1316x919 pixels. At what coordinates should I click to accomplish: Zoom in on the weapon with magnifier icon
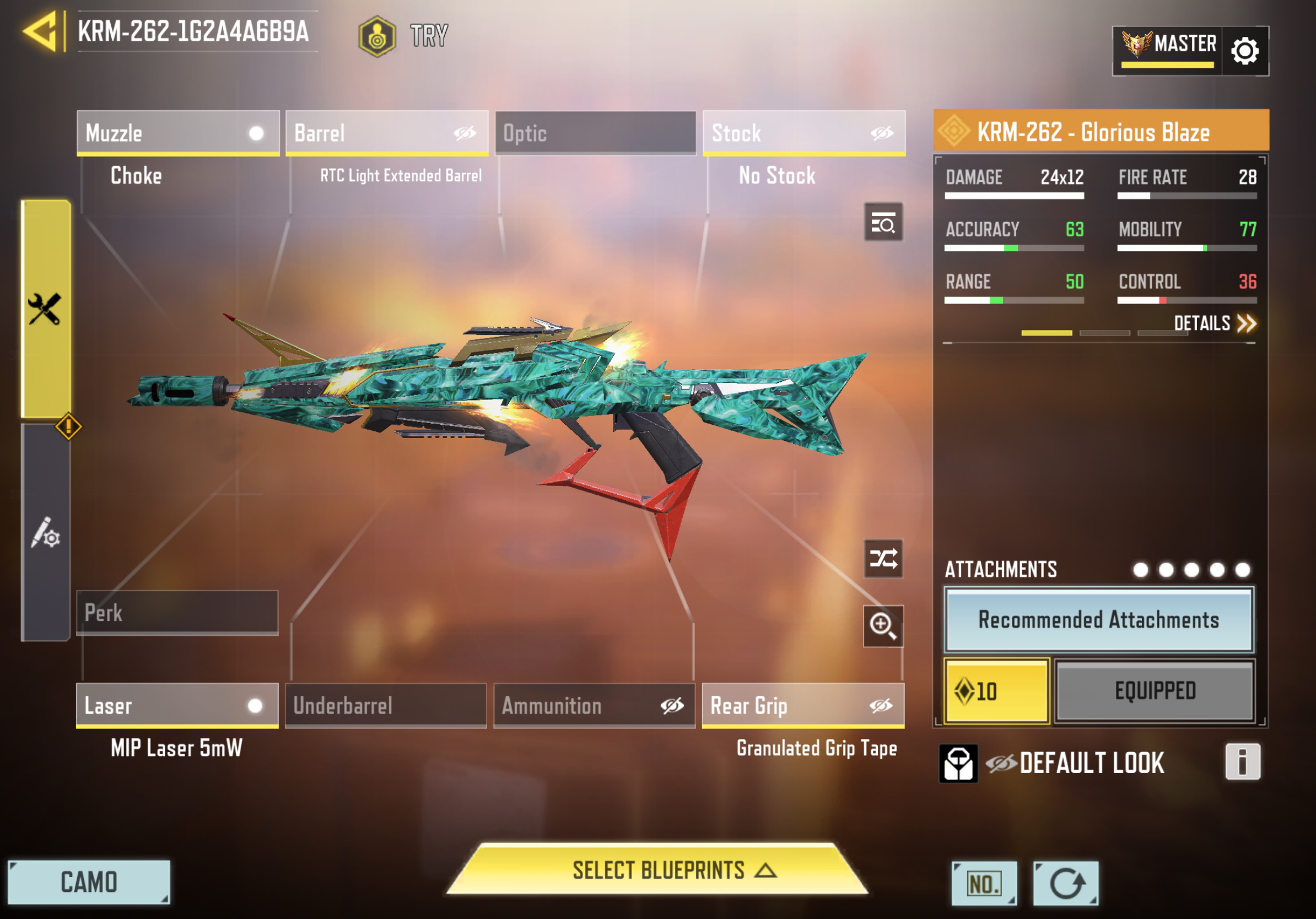click(883, 626)
